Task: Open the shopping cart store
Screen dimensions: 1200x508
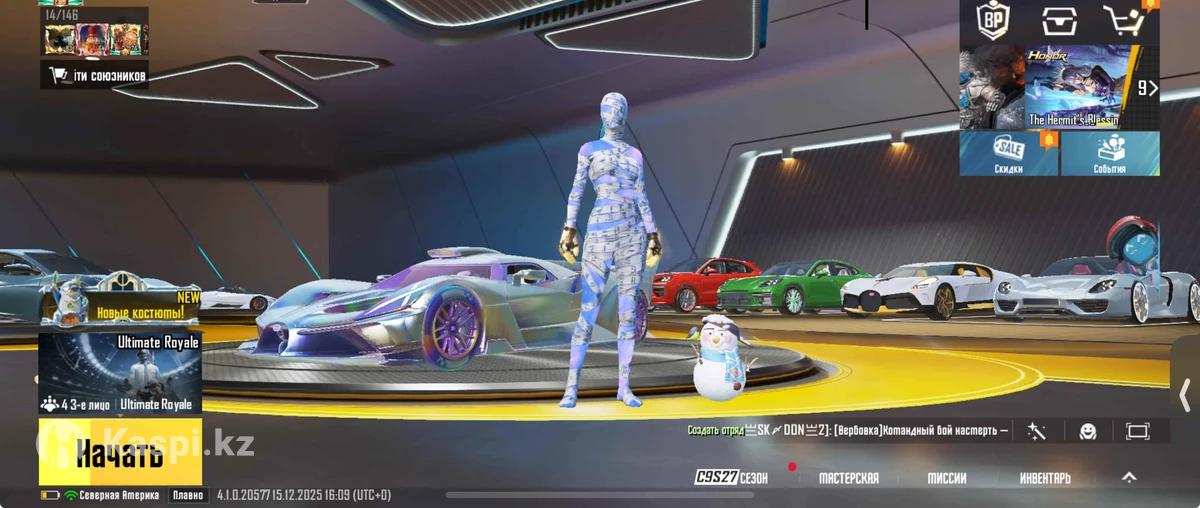Action: [x=1124, y=20]
